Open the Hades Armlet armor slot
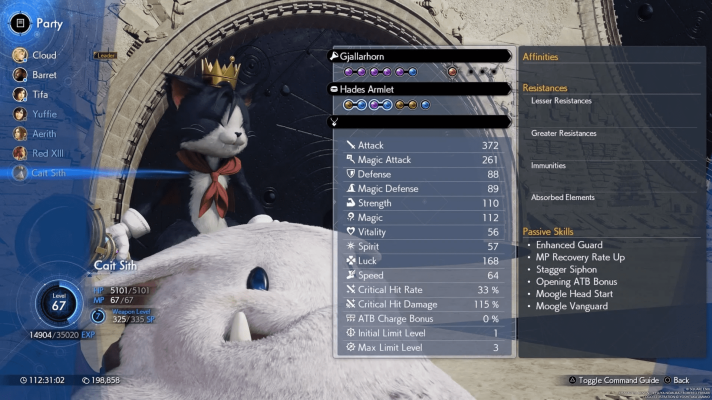 (422, 88)
